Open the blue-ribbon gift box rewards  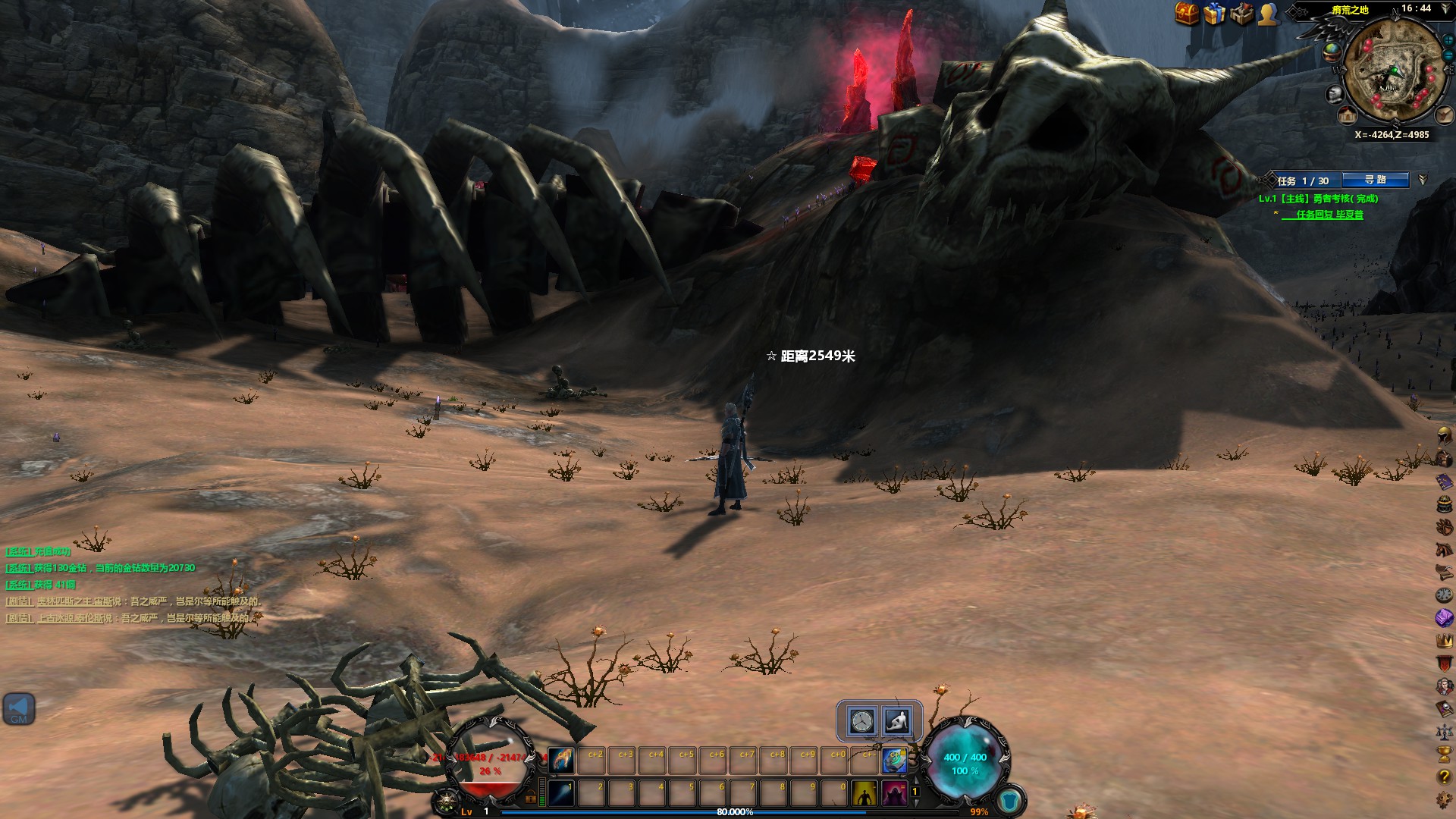click(1214, 13)
